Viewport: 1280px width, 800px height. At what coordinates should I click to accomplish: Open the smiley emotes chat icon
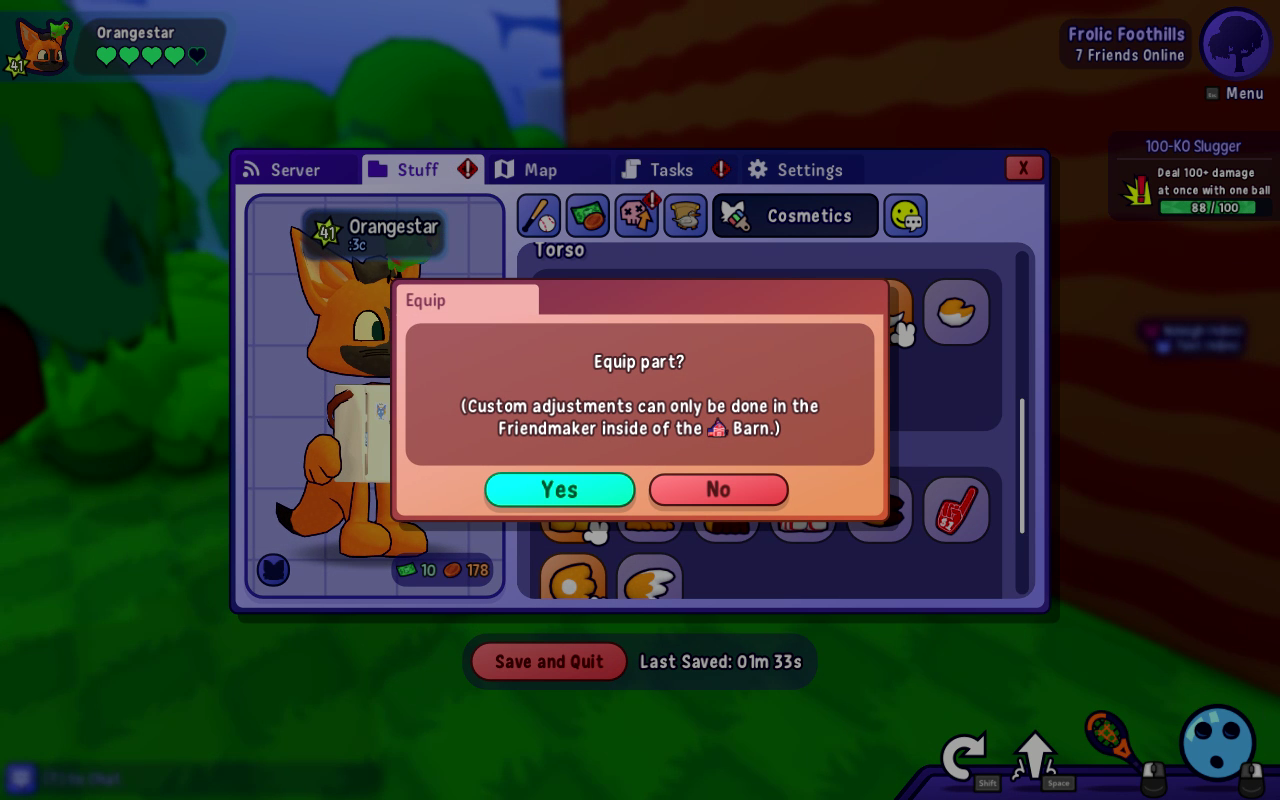[906, 215]
